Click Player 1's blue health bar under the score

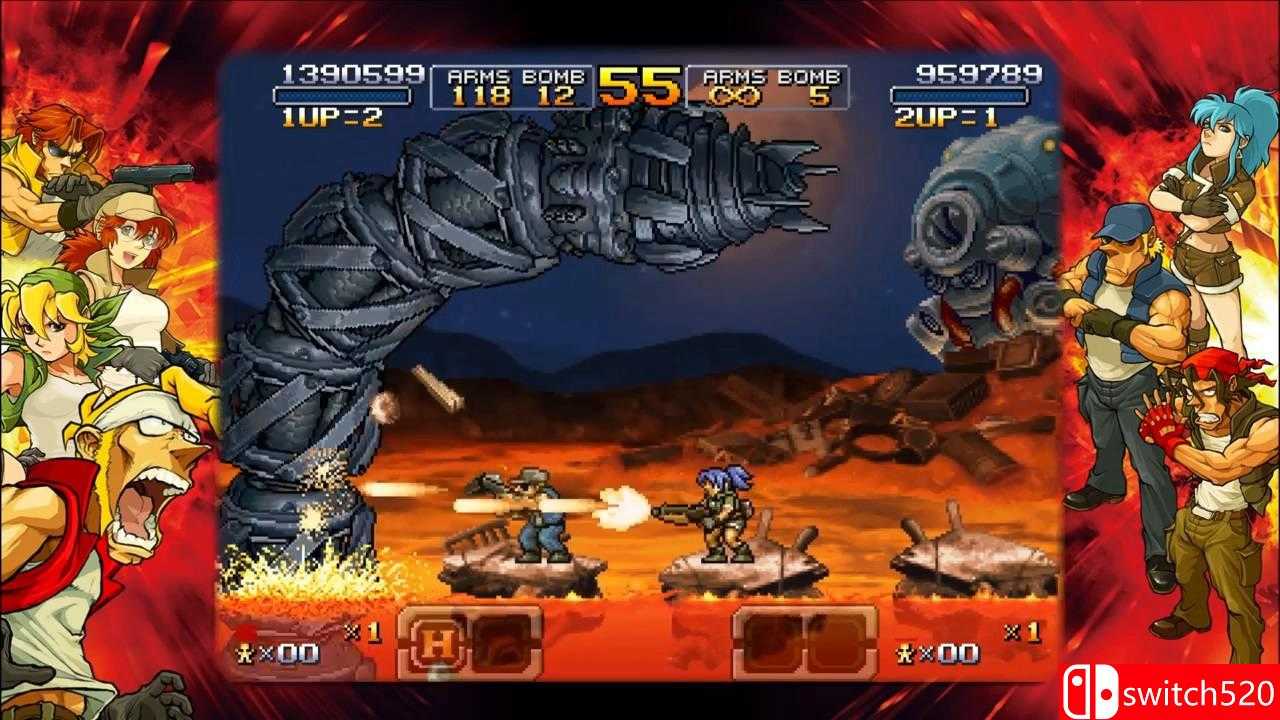346,95
